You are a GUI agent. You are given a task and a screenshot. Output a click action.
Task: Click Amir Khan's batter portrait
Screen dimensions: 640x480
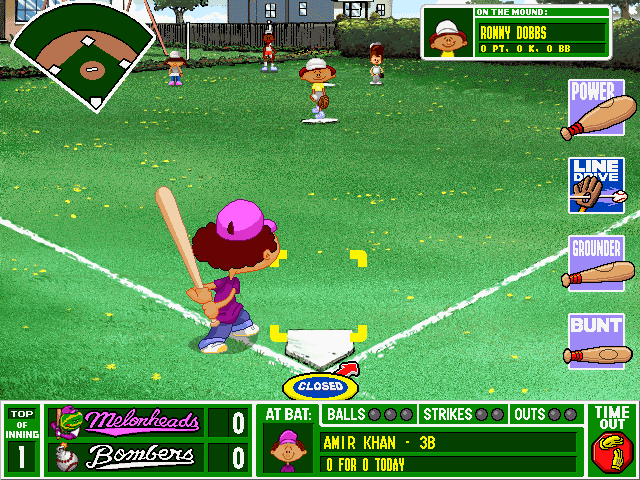(289, 448)
